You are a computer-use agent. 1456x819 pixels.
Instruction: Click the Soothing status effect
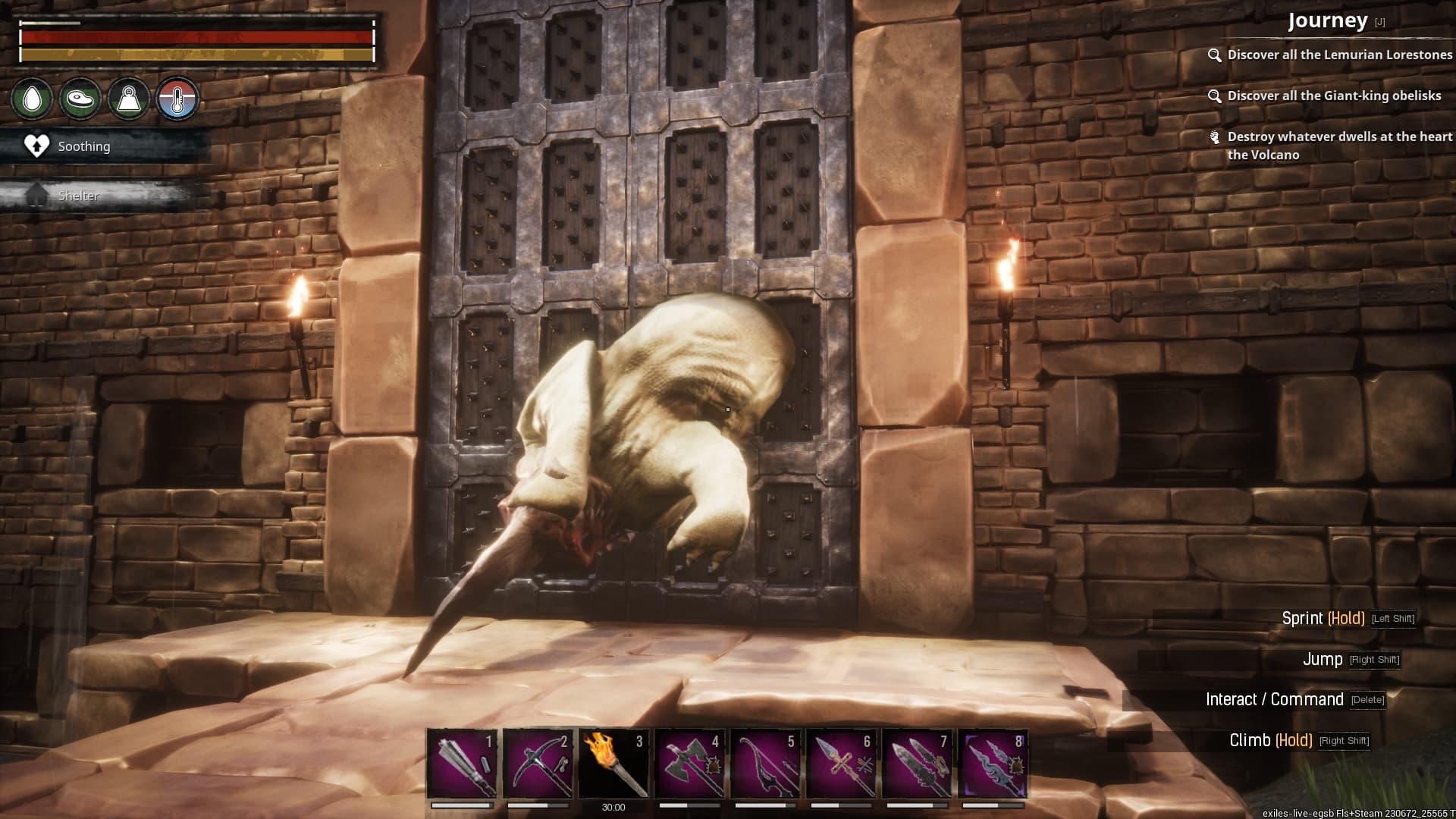click(83, 146)
